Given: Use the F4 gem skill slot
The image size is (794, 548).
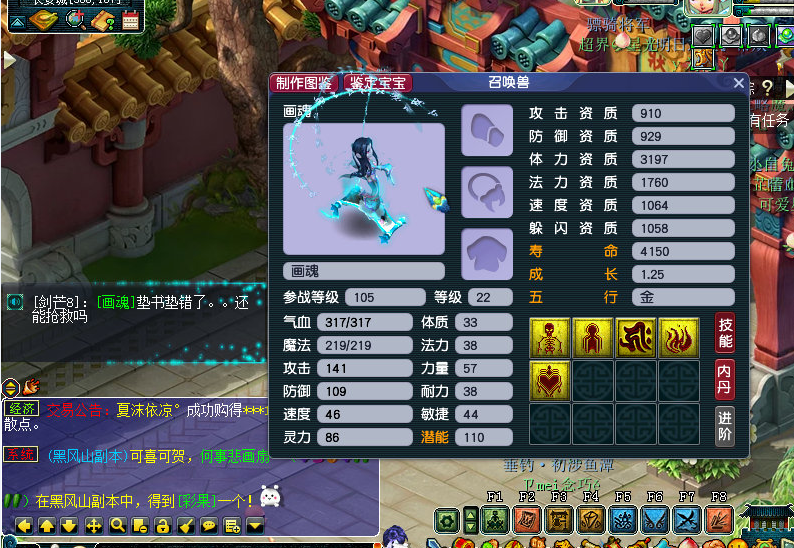Looking at the screenshot, I should tap(591, 519).
